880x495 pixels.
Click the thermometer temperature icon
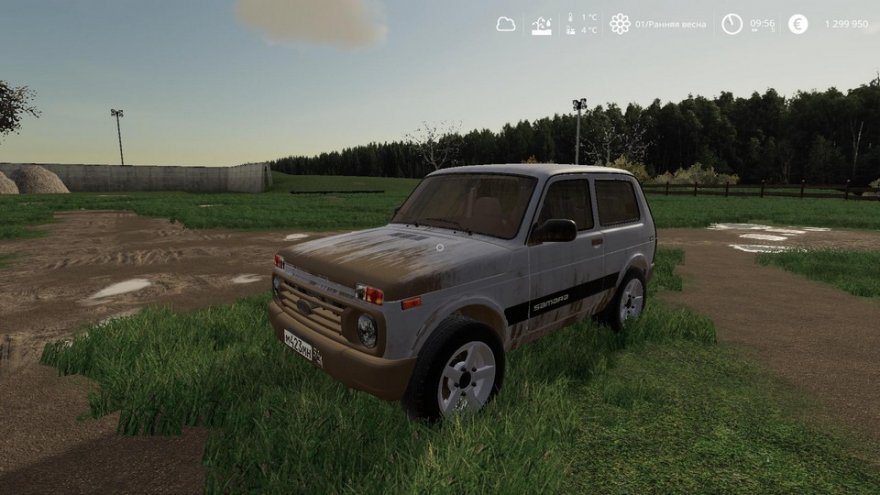(x=571, y=24)
